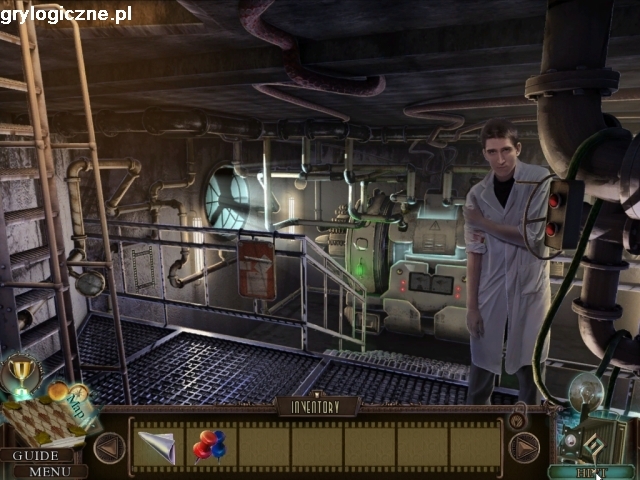640x480 pixels.
Task: Use the Hint button
Action: (x=592, y=471)
